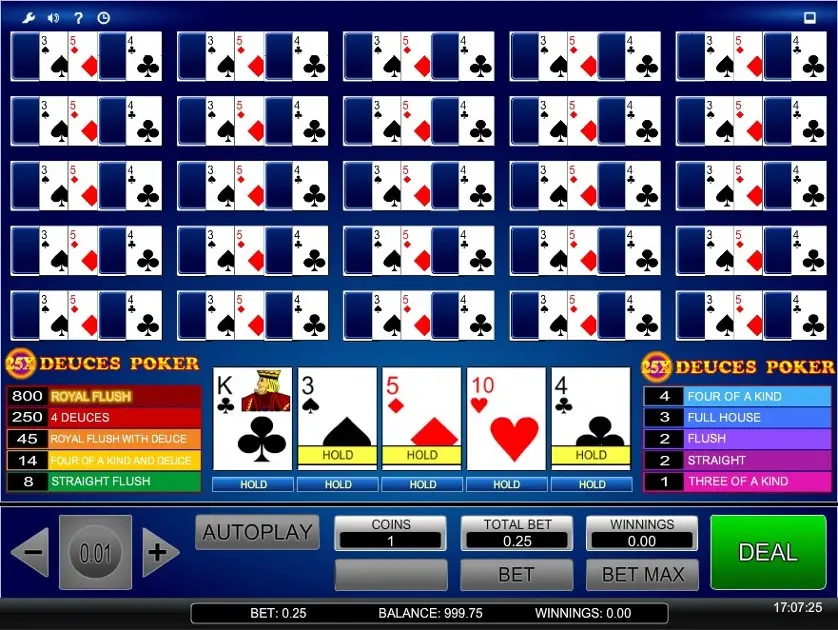
Task: Increase the coin value with plus arrow
Action: (159, 552)
